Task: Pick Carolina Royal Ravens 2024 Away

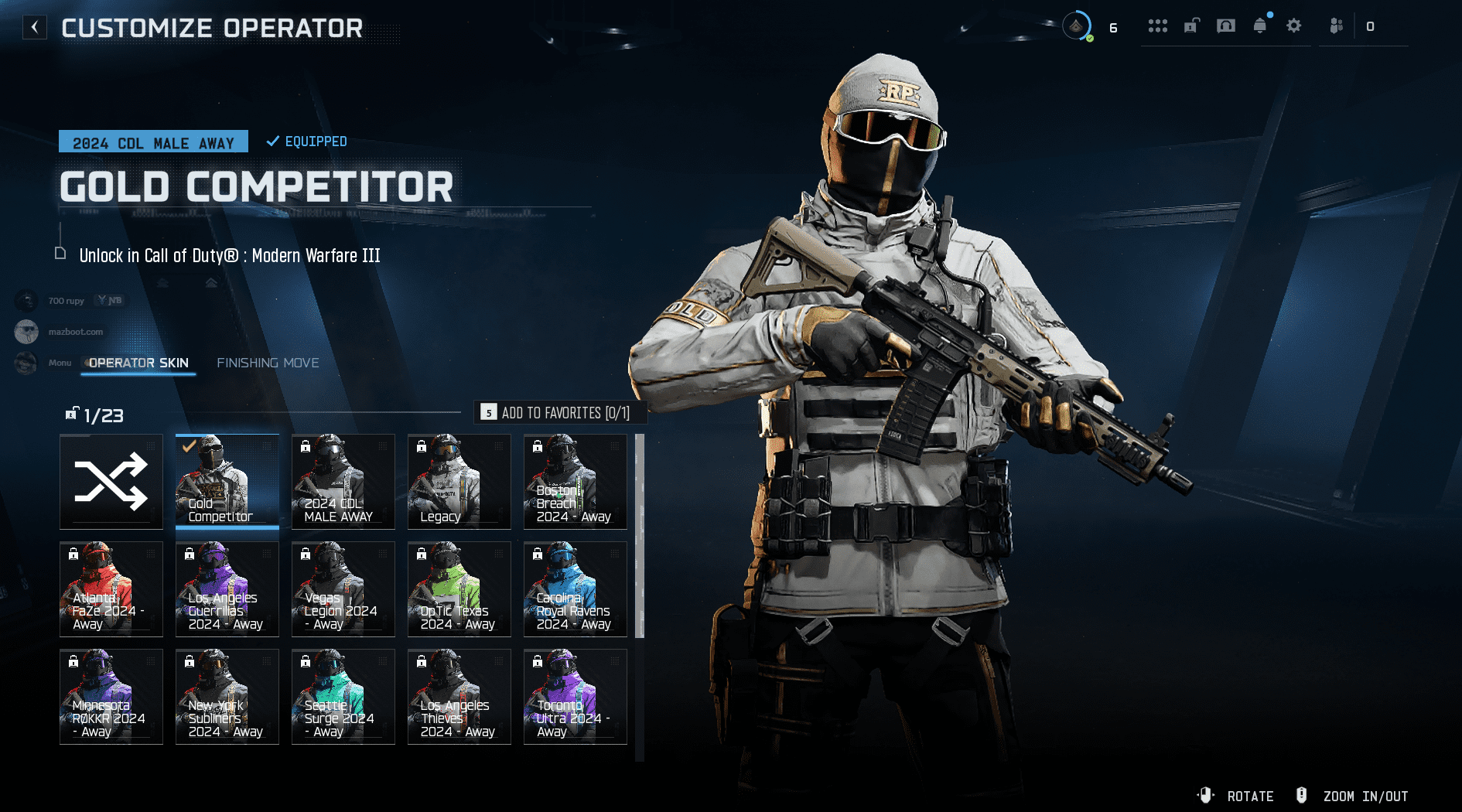Action: [x=576, y=589]
